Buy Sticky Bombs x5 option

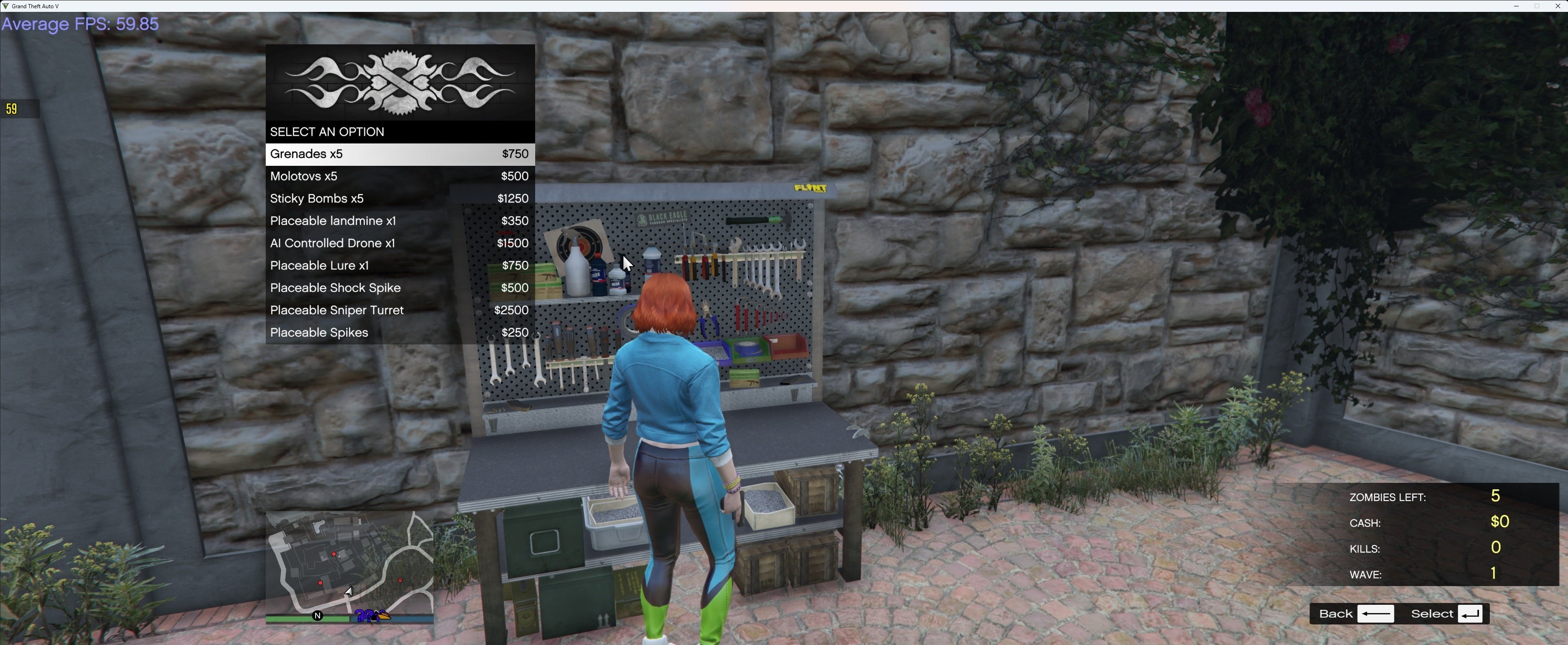[399, 199]
